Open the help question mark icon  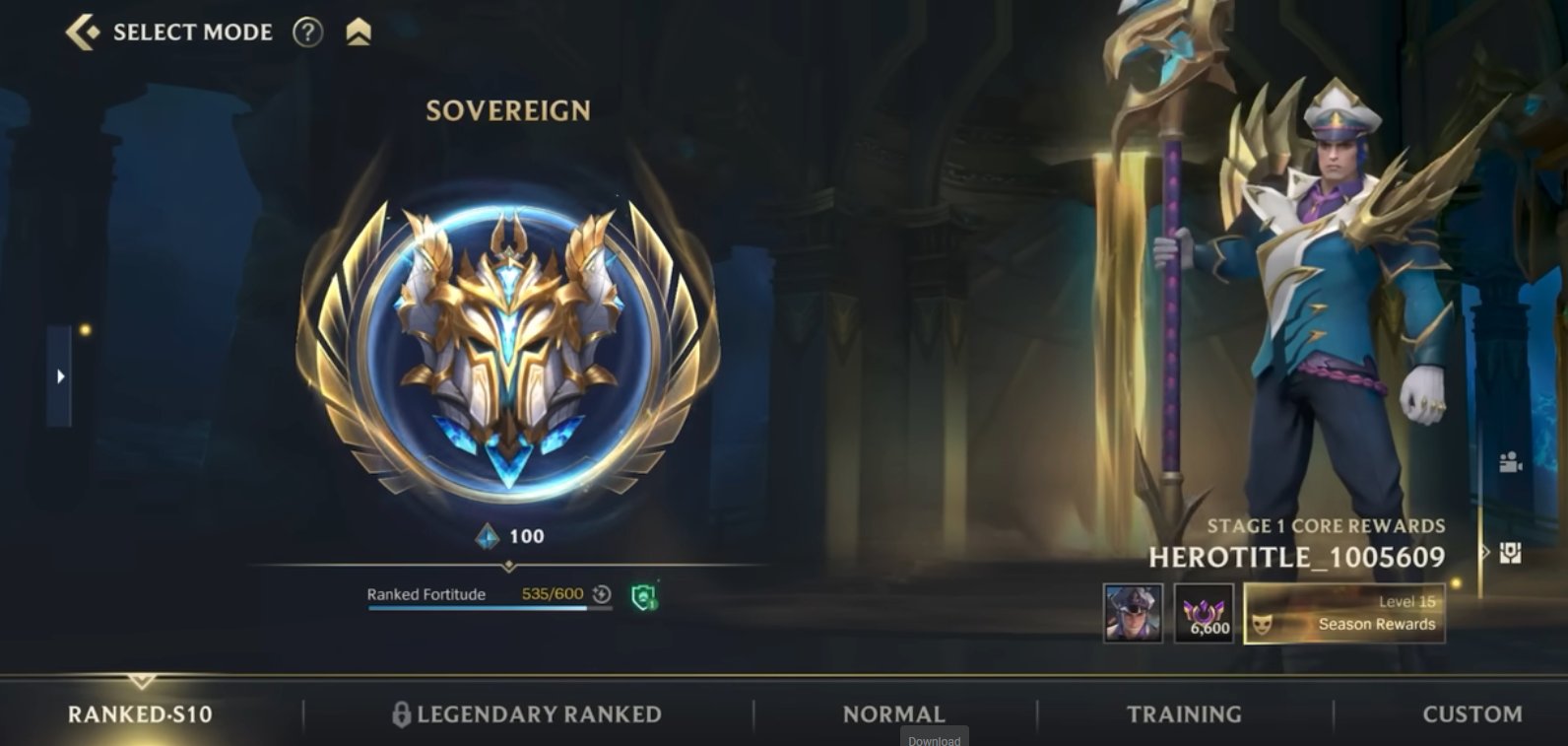pyautogui.click(x=308, y=33)
